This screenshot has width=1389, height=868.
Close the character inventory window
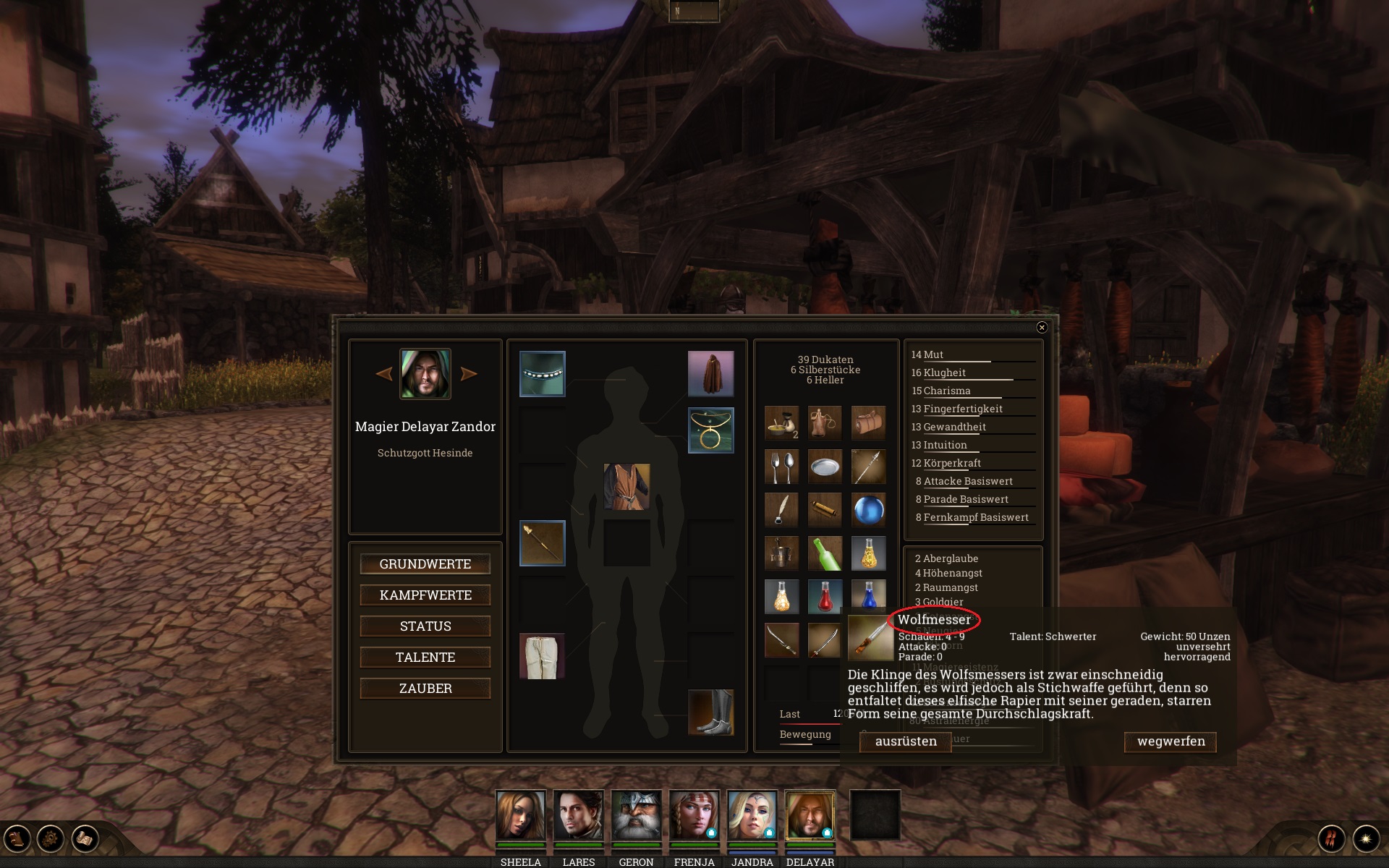(1042, 328)
